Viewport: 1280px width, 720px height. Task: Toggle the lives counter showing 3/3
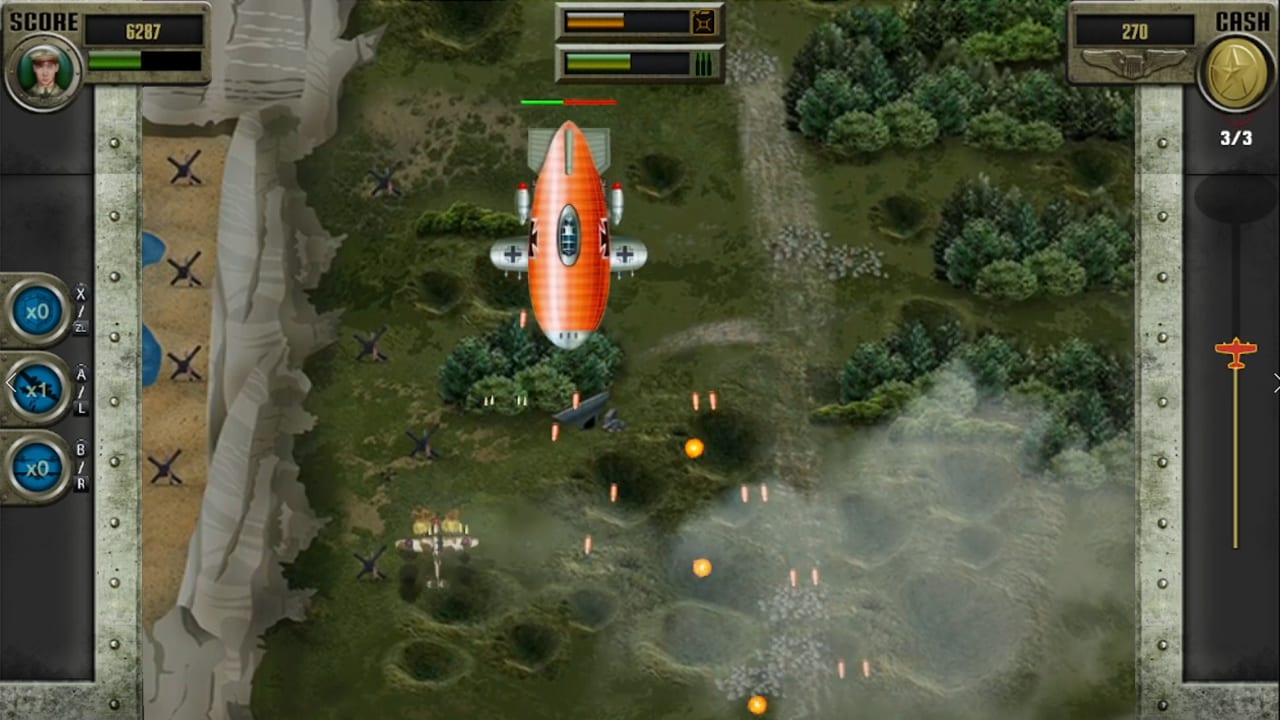(x=1236, y=138)
